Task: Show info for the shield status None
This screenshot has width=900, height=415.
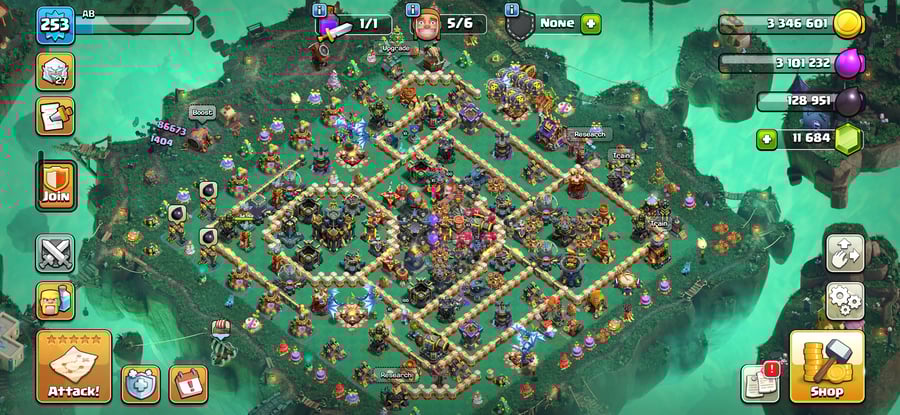Action: click(x=512, y=9)
